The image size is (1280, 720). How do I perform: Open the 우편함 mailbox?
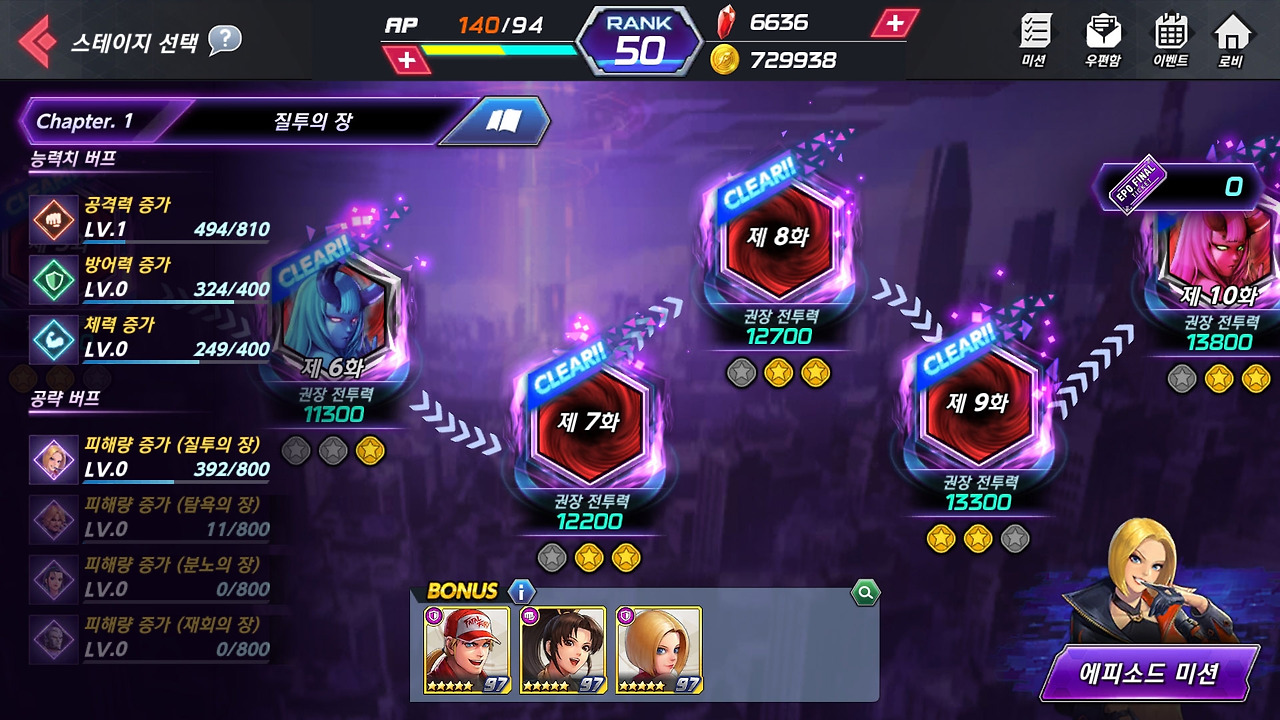click(1103, 40)
